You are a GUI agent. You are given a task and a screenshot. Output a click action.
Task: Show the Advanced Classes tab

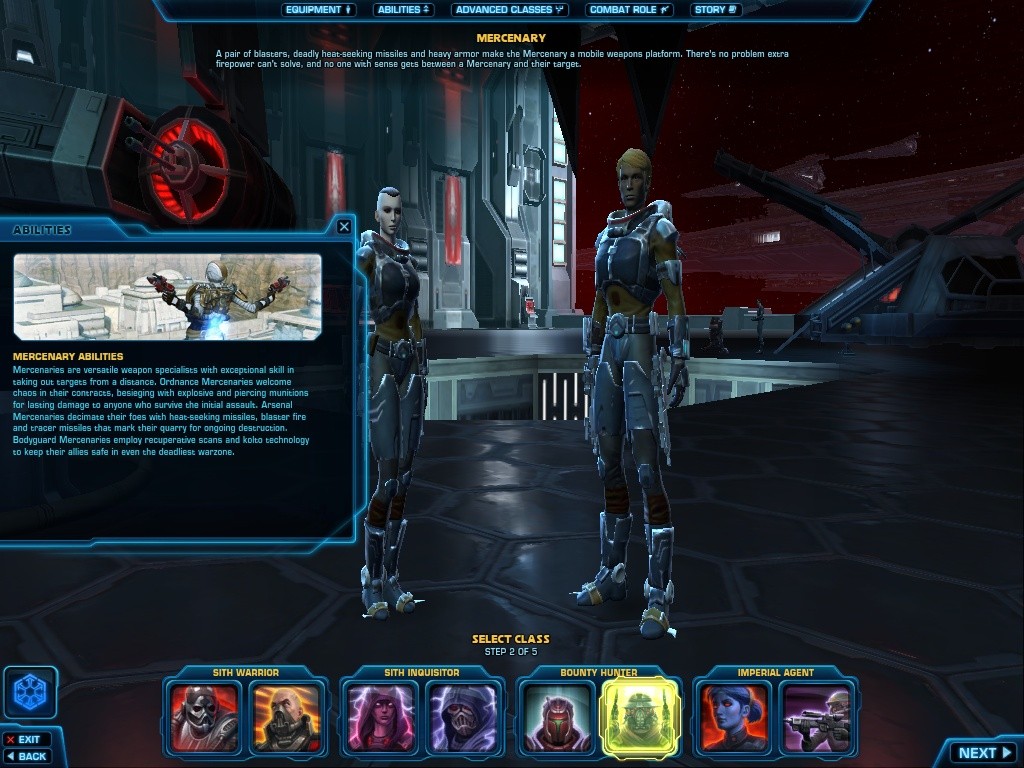(x=509, y=10)
